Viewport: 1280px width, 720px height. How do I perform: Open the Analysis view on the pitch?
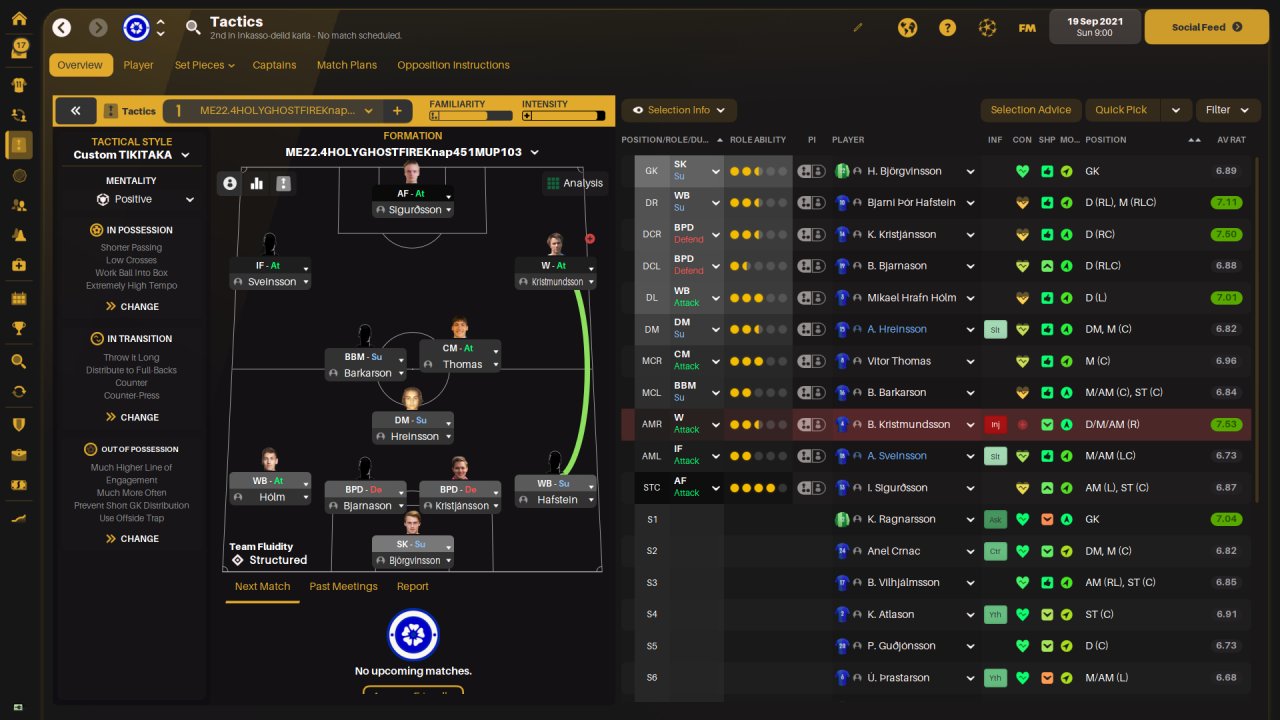click(x=575, y=183)
